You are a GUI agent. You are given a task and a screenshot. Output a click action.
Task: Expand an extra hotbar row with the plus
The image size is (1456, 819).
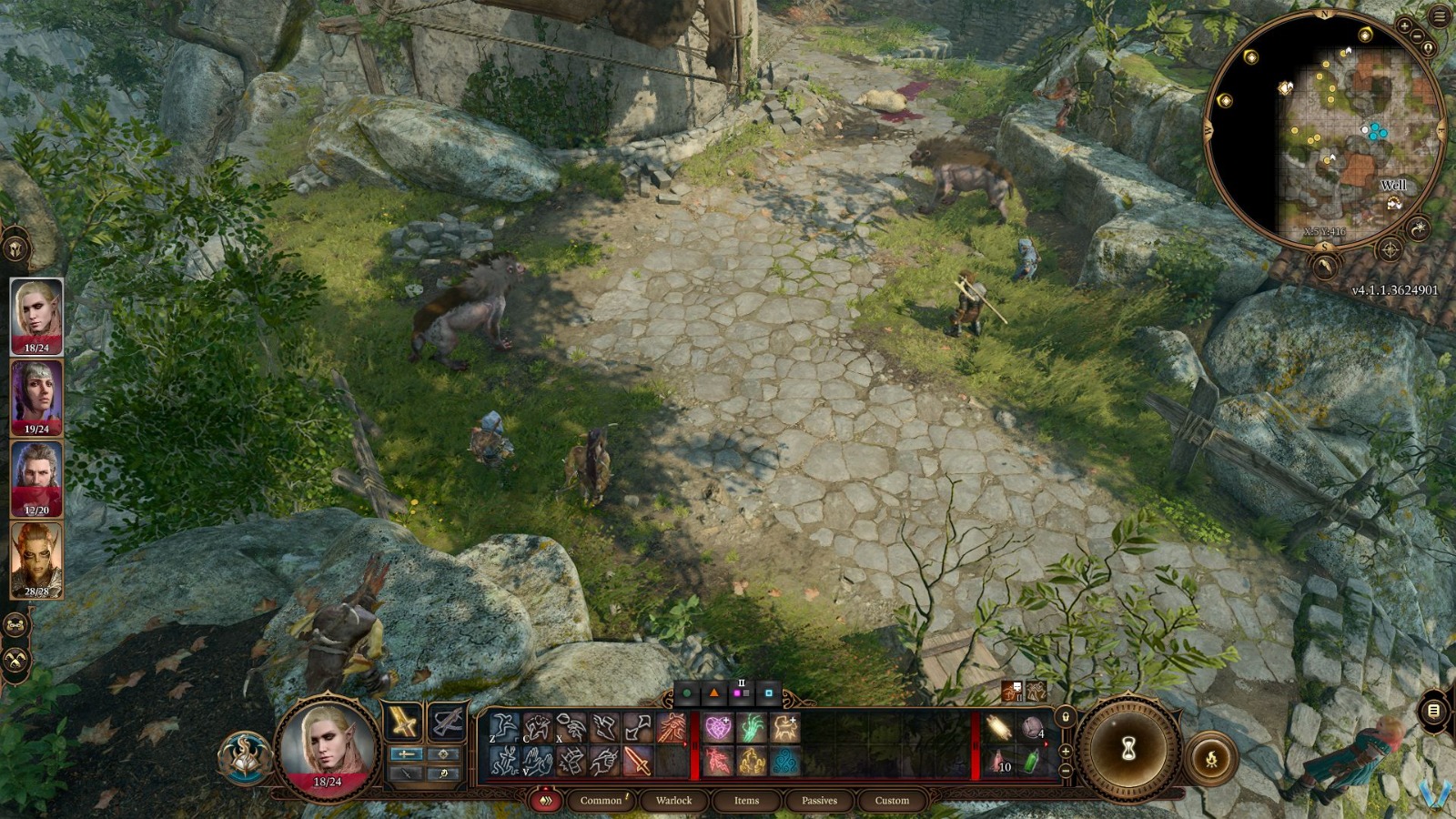pyautogui.click(x=1066, y=752)
